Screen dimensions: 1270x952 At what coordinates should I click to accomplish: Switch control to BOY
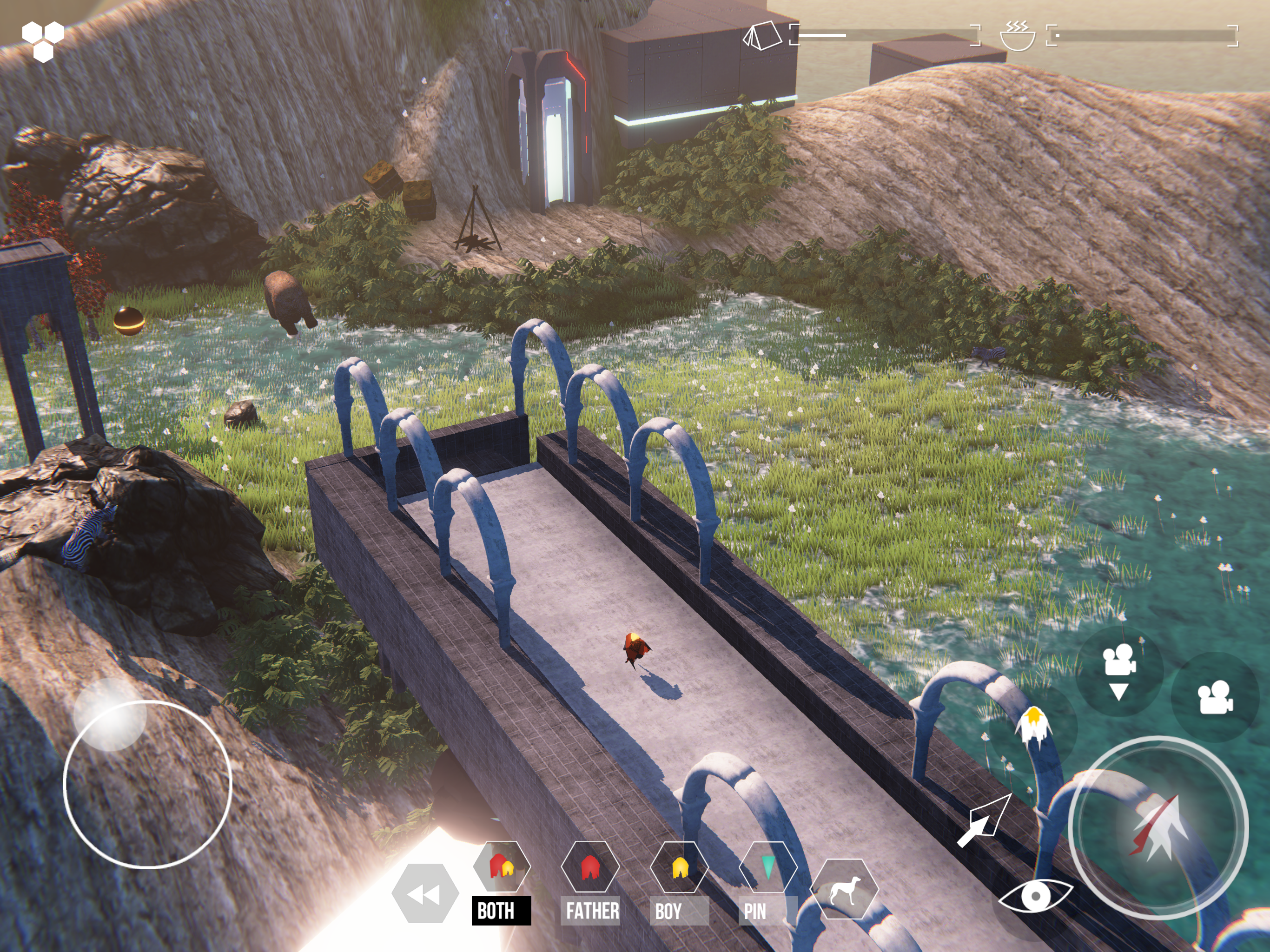tap(679, 867)
